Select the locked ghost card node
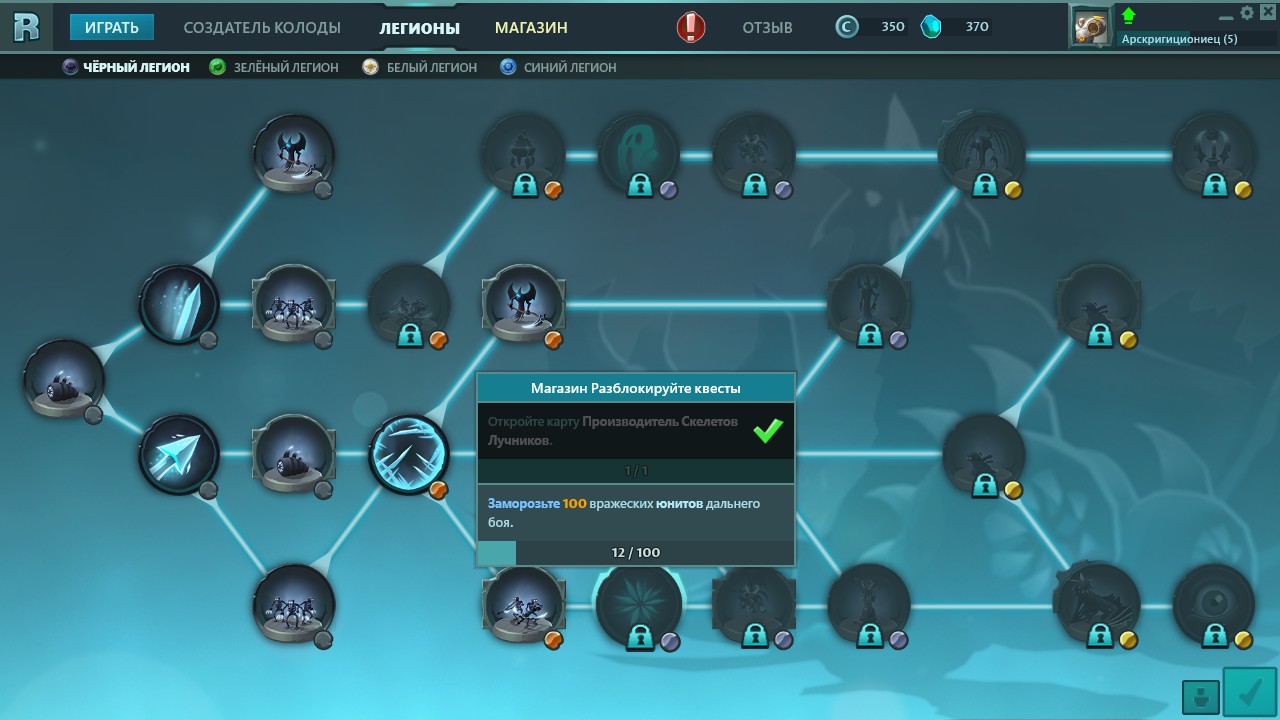1280x720 pixels. click(638, 154)
